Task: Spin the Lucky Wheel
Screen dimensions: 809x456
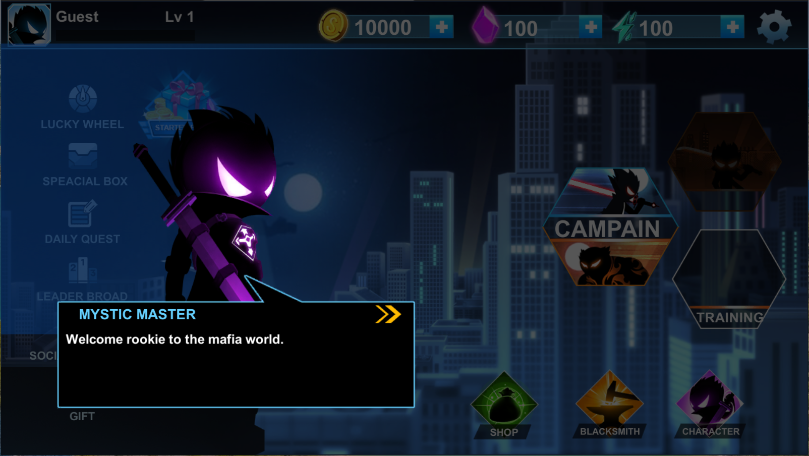Action: [82, 107]
